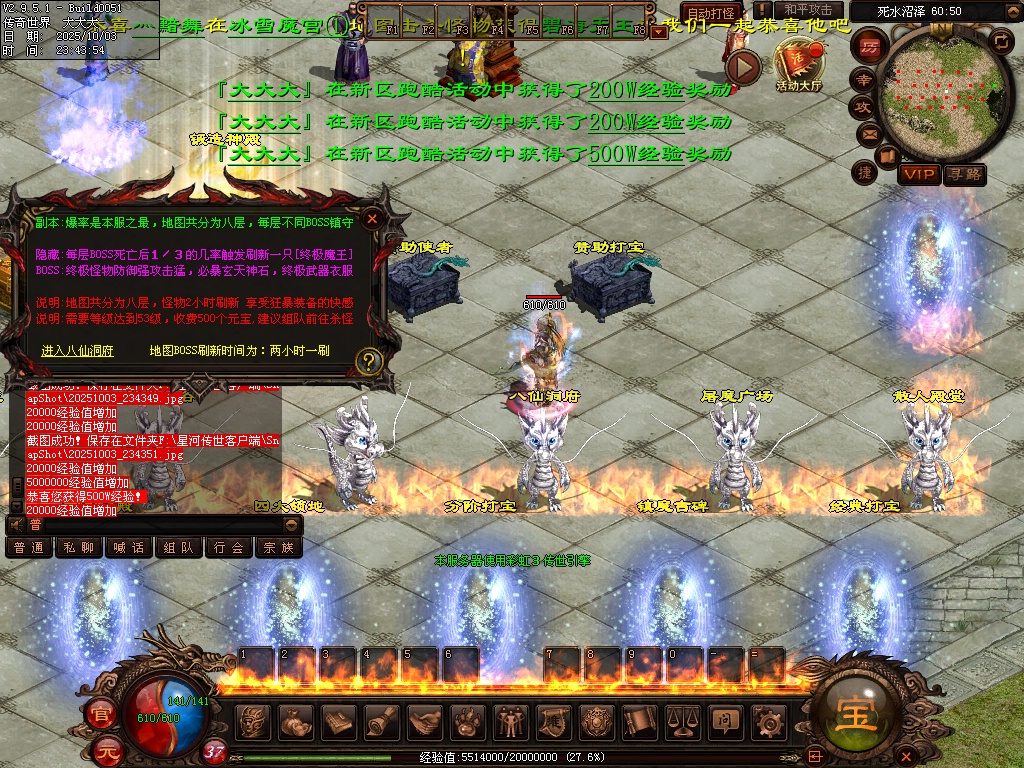Toggle the 自动打怪 auto-fight button
The height and width of the screenshot is (768, 1024).
click(x=712, y=13)
